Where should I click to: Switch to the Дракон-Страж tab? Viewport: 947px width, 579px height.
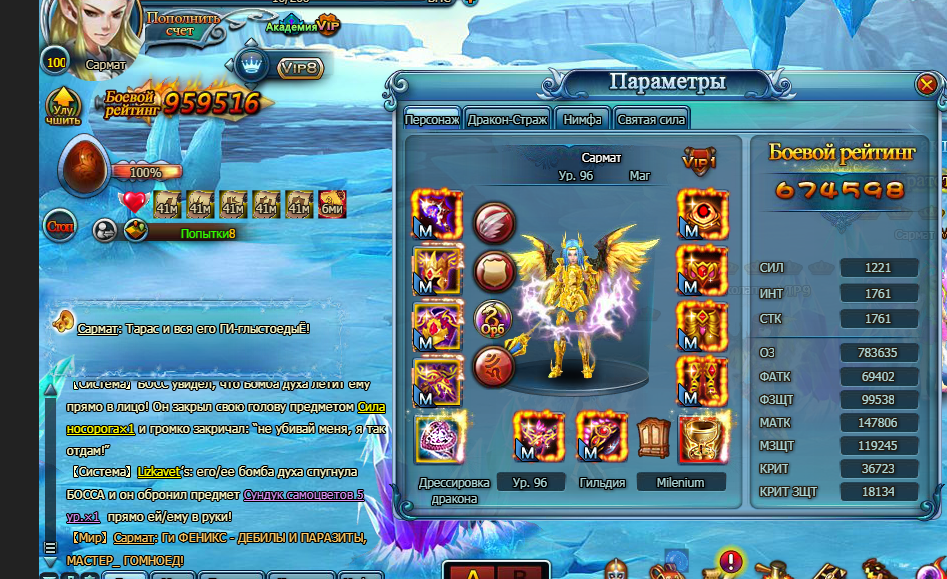click(507, 119)
